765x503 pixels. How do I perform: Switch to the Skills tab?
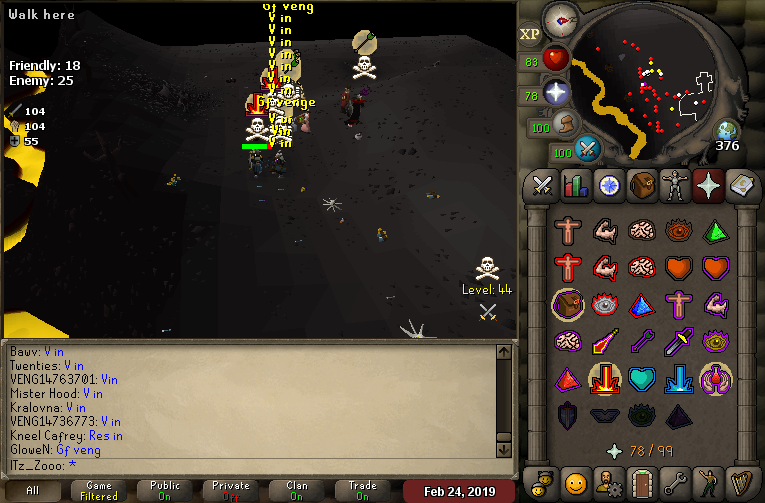coord(575,186)
